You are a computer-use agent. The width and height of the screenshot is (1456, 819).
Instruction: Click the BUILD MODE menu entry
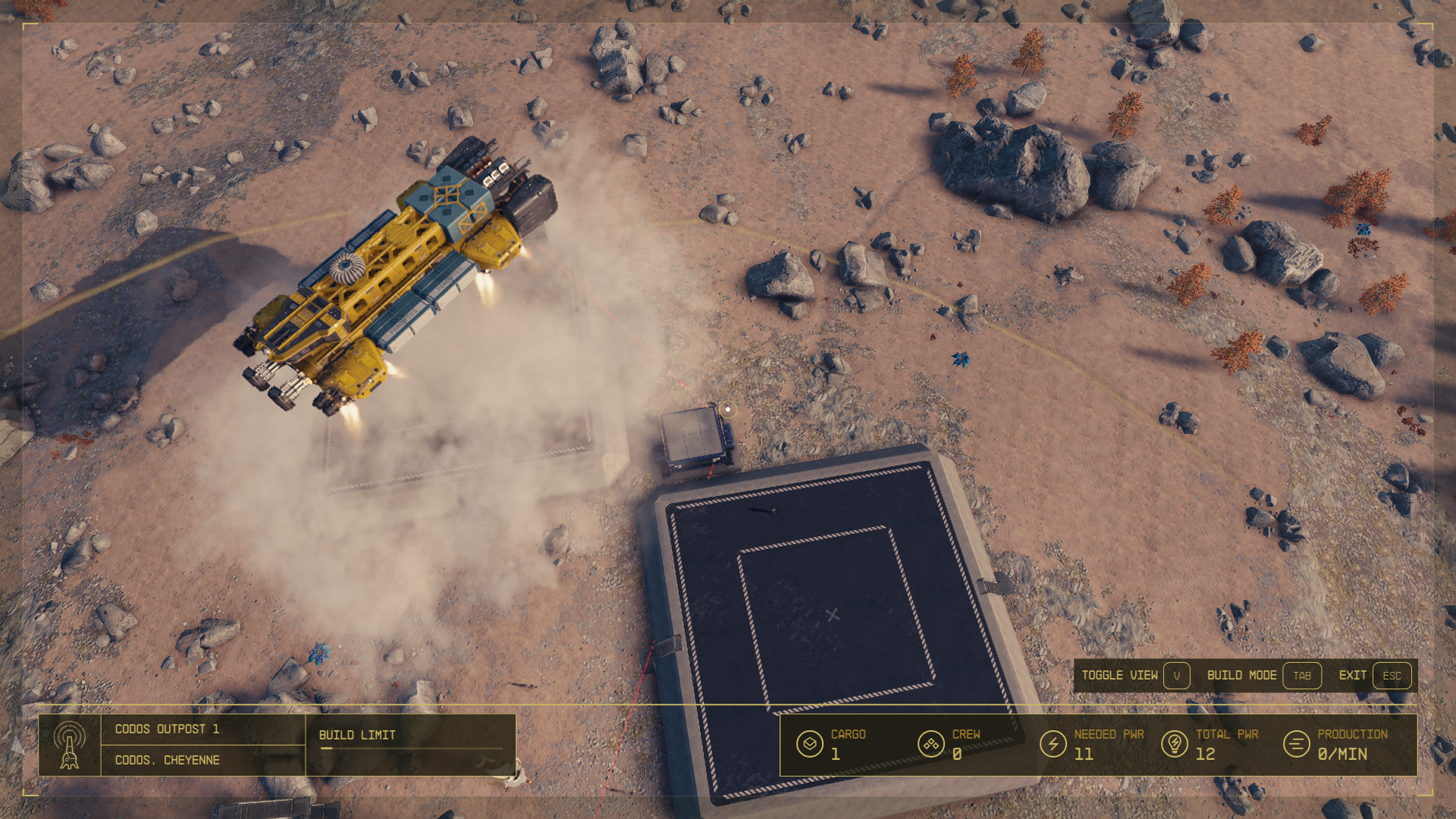1242,676
